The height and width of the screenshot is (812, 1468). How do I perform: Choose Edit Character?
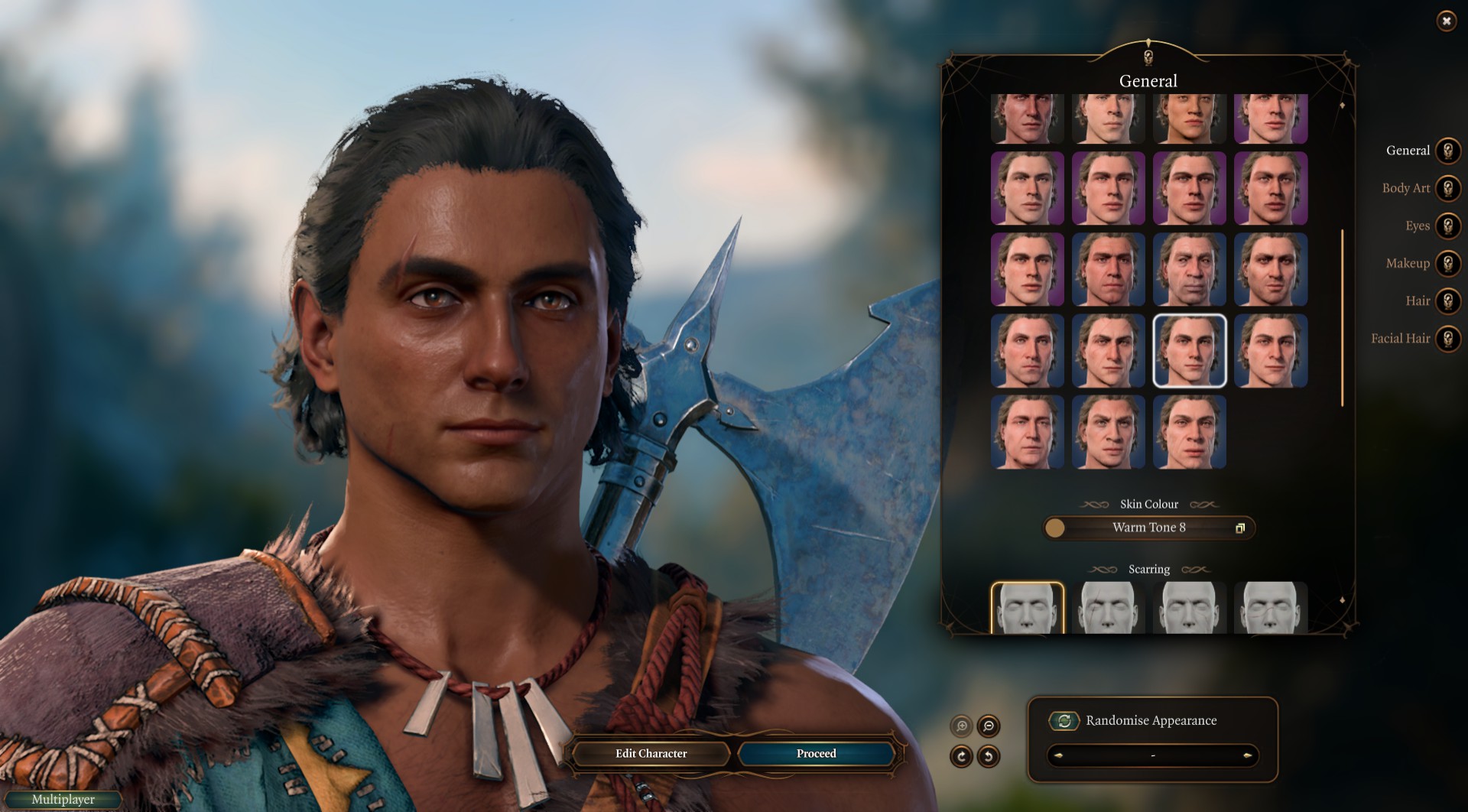[x=651, y=754]
